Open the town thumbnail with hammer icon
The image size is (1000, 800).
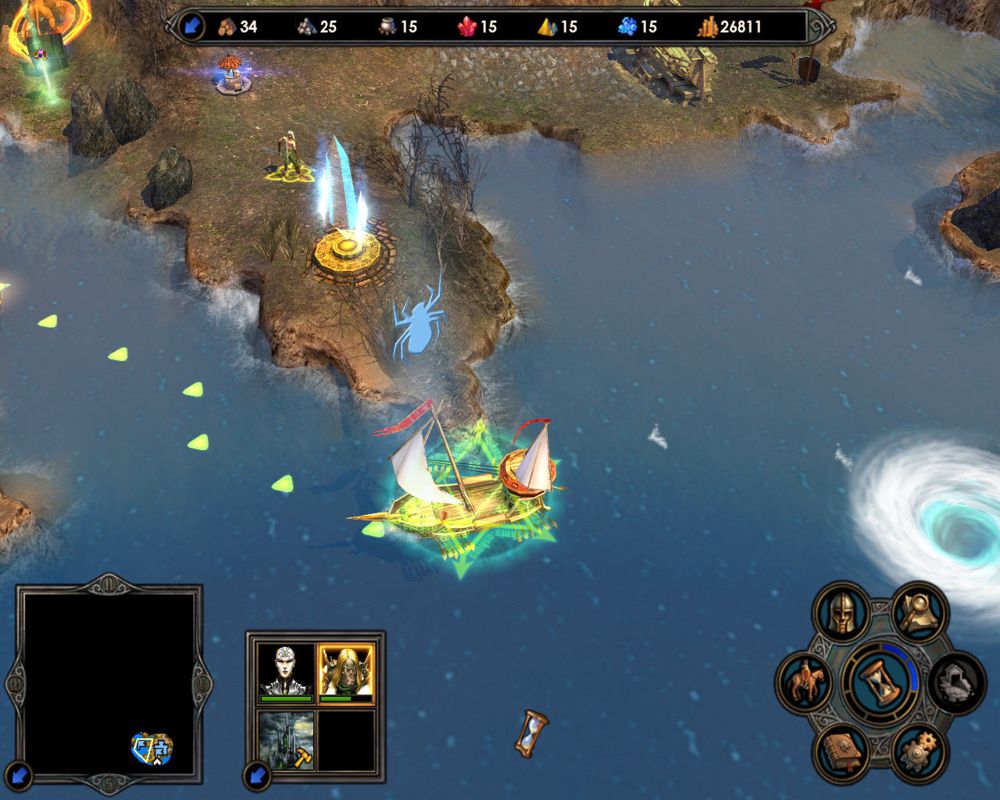pyautogui.click(x=287, y=739)
